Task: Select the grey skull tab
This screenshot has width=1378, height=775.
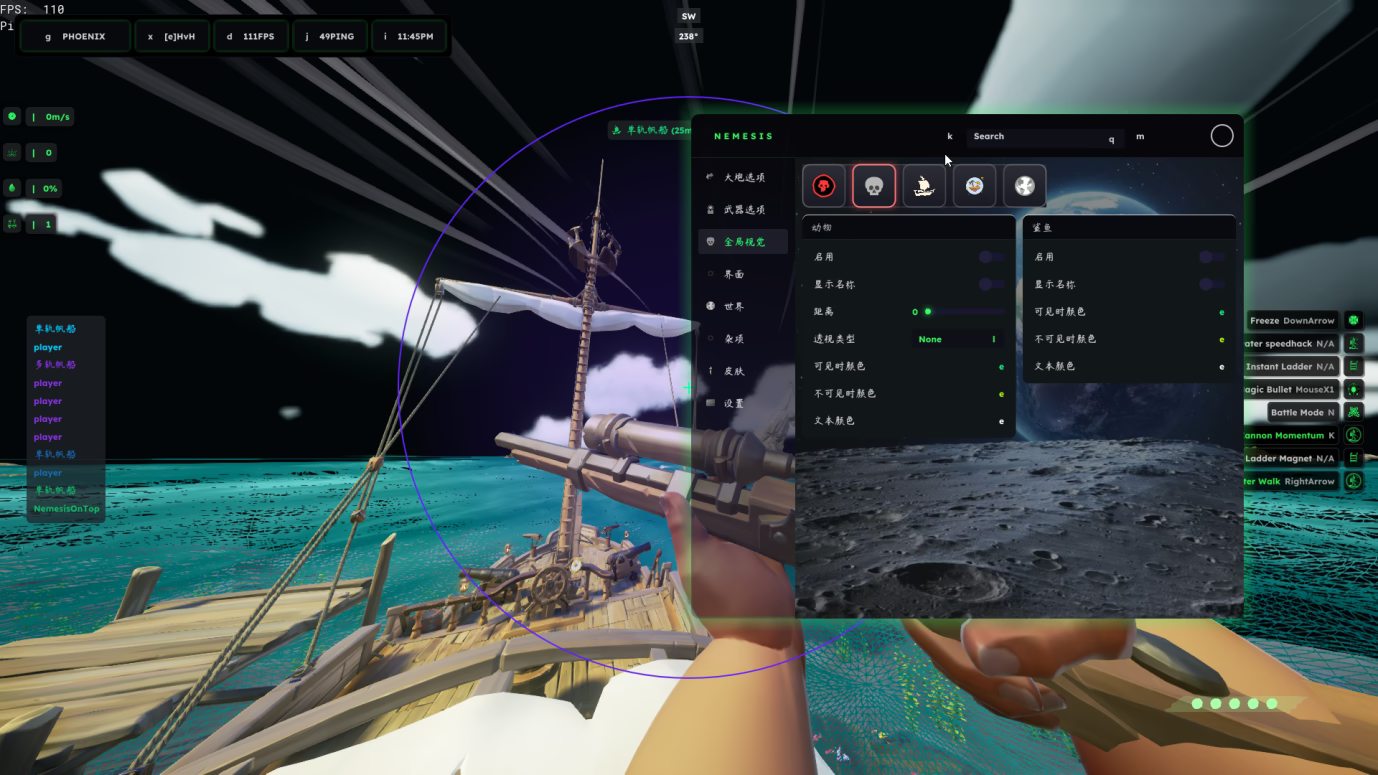Action: (x=874, y=186)
